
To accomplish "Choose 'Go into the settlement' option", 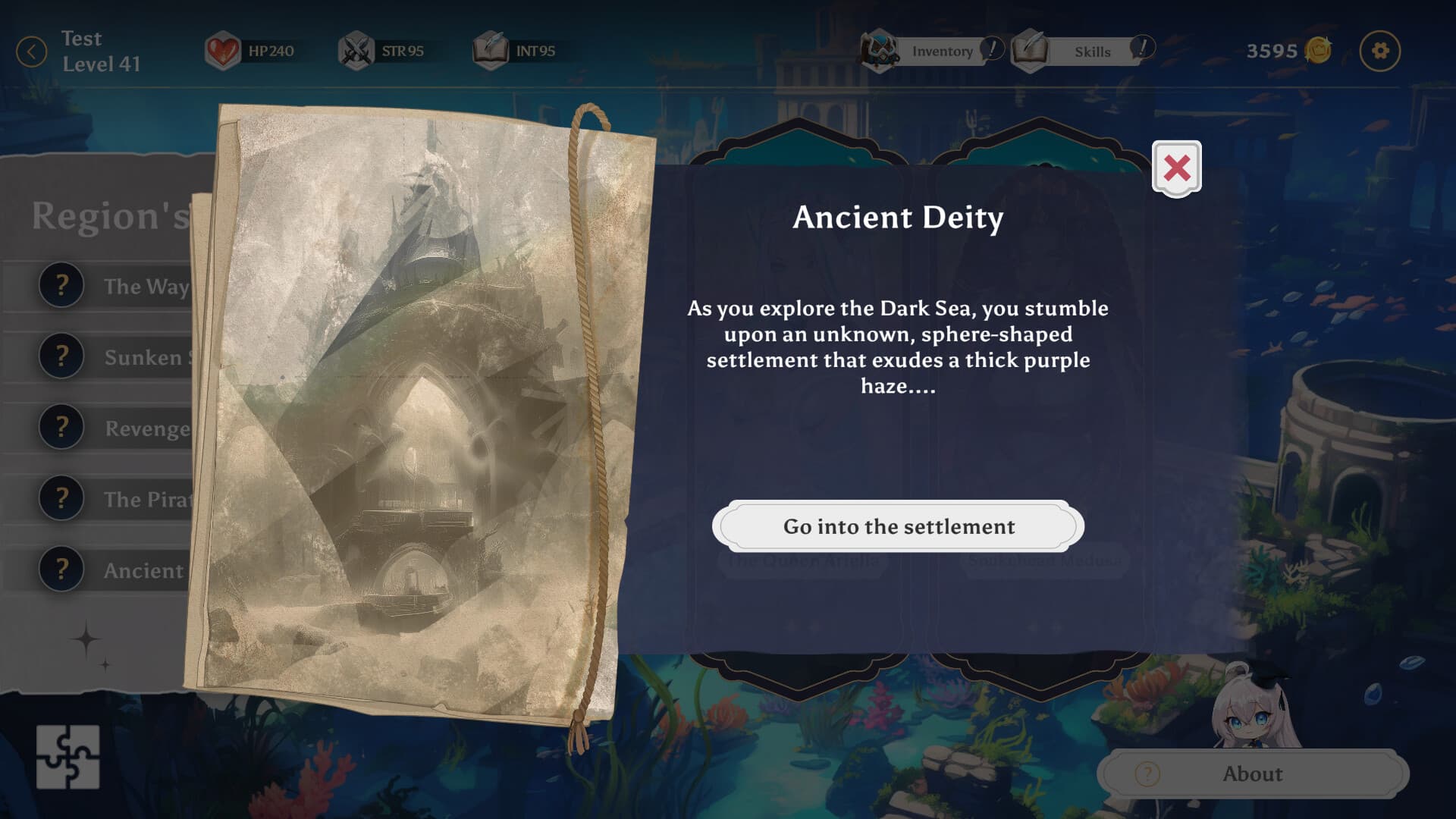I will tap(898, 526).
